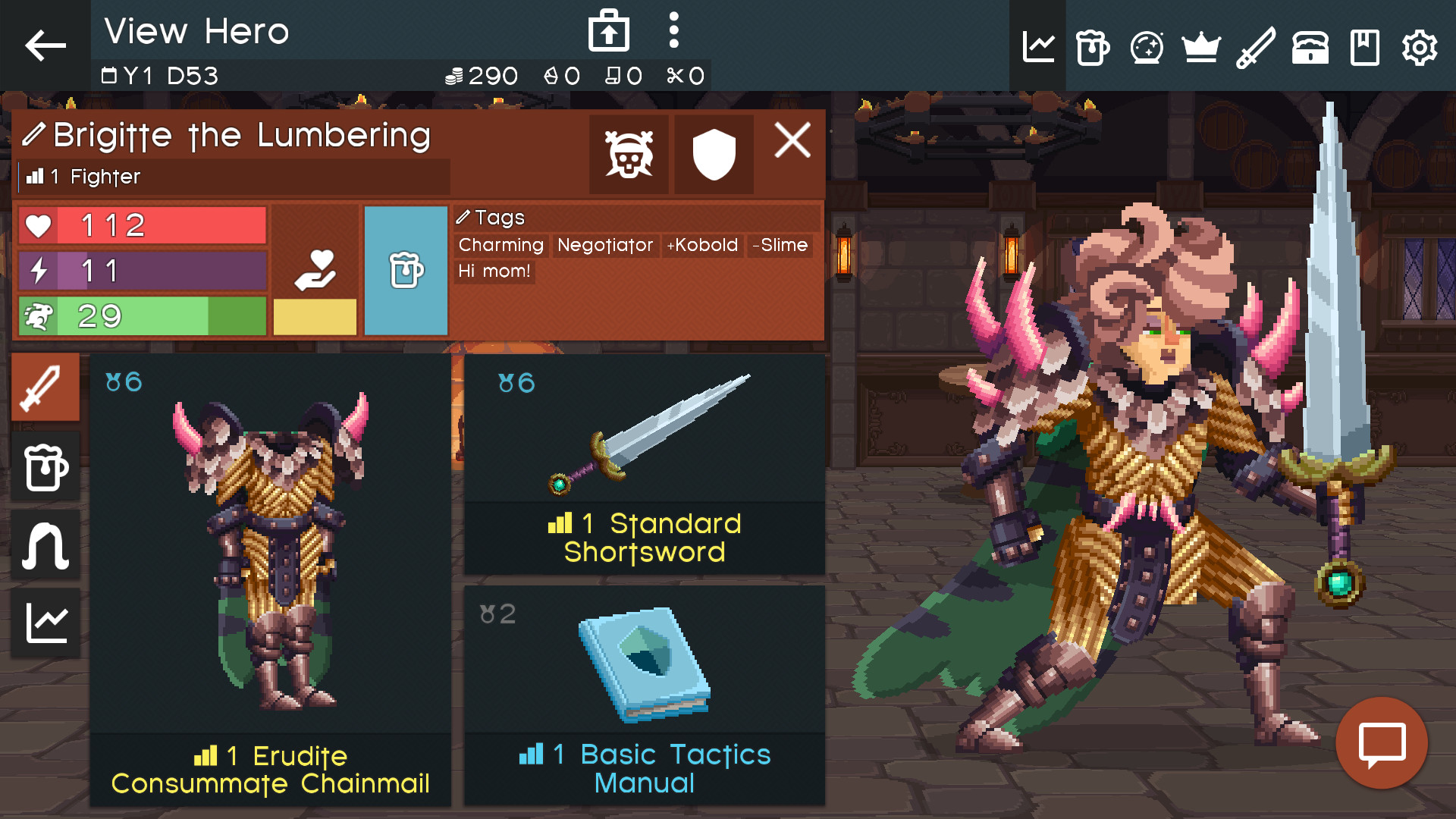Select the Standard Shortsword equipment slot
The image size is (1456, 819).
click(645, 463)
